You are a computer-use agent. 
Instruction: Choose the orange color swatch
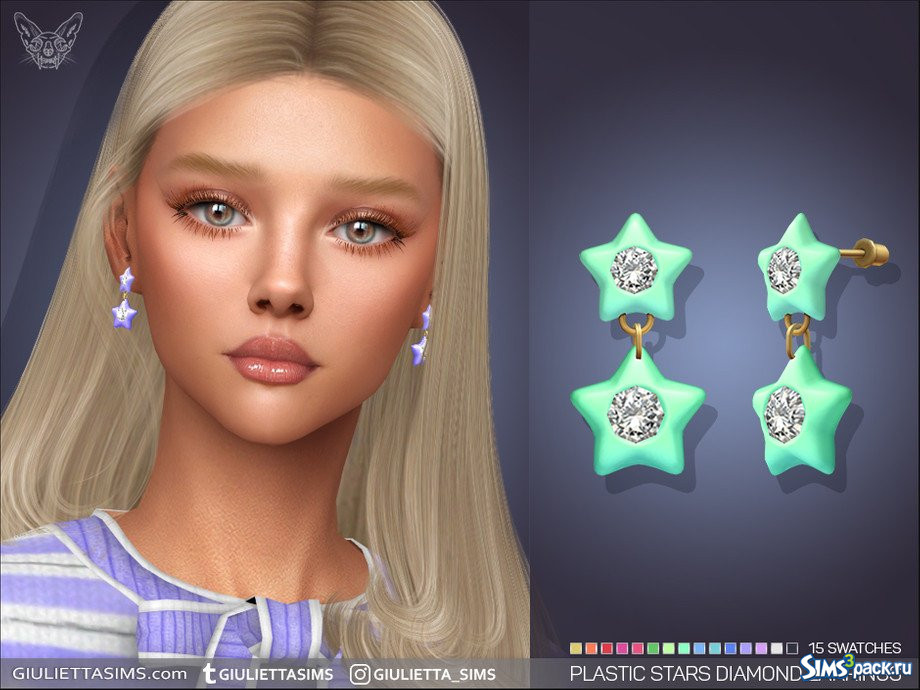[590, 648]
